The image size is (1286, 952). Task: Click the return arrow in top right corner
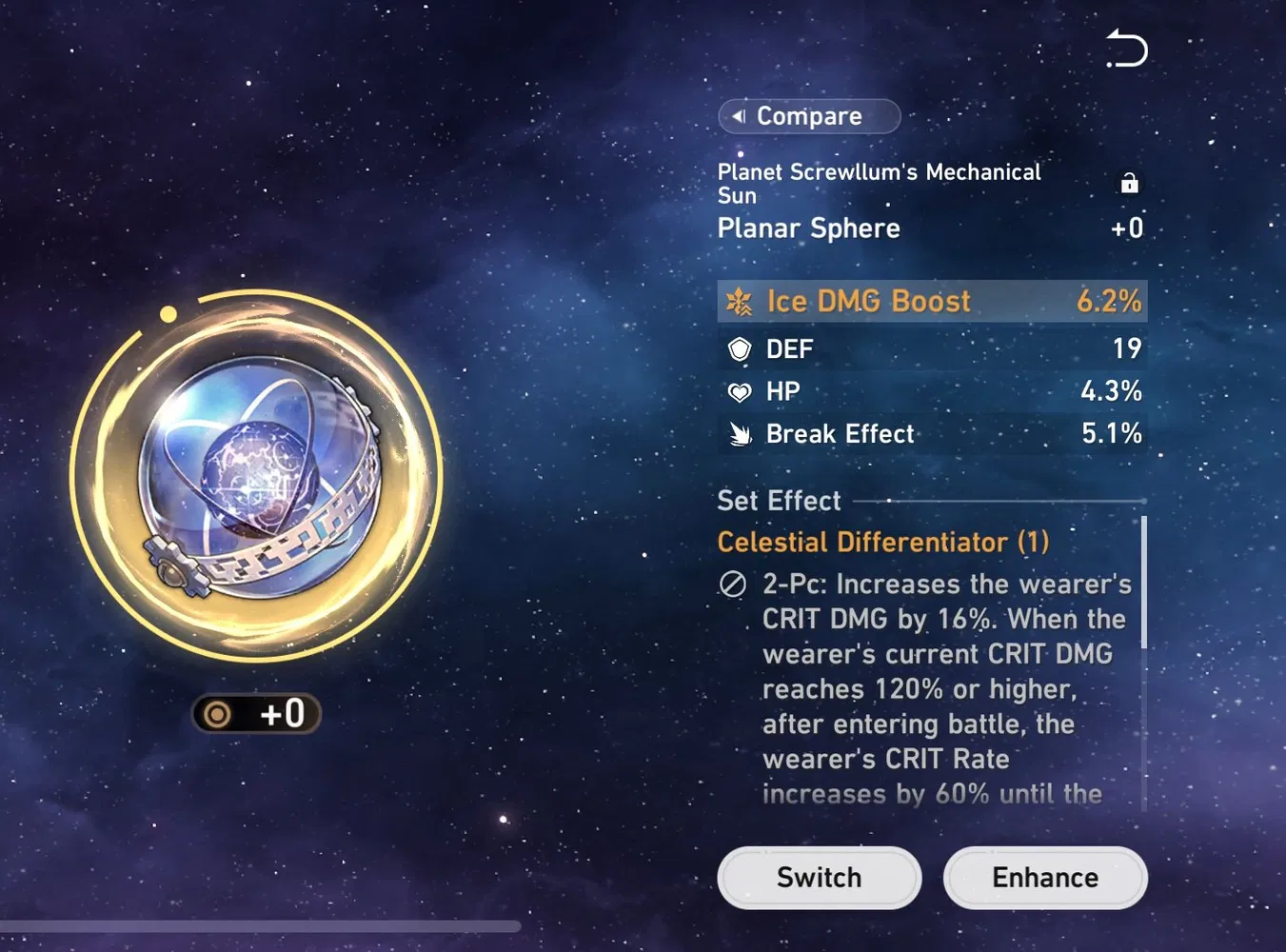point(1126,49)
